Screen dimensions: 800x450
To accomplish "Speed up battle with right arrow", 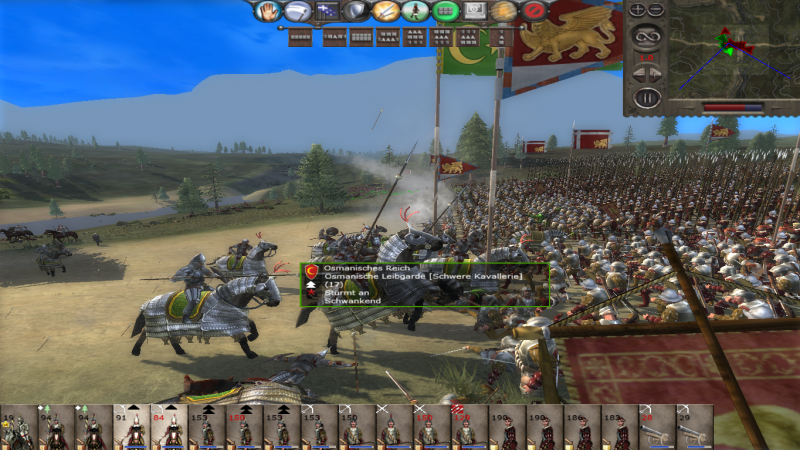I will [656, 75].
